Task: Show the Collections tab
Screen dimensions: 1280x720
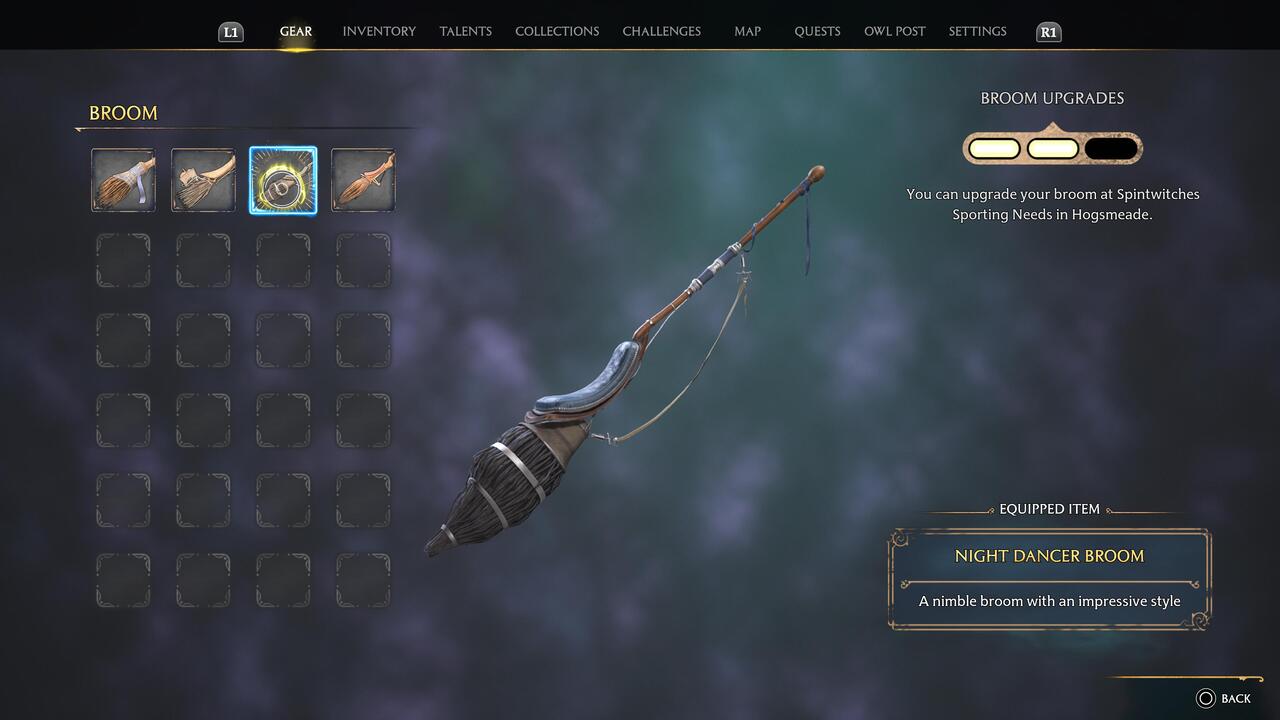Action: (557, 31)
